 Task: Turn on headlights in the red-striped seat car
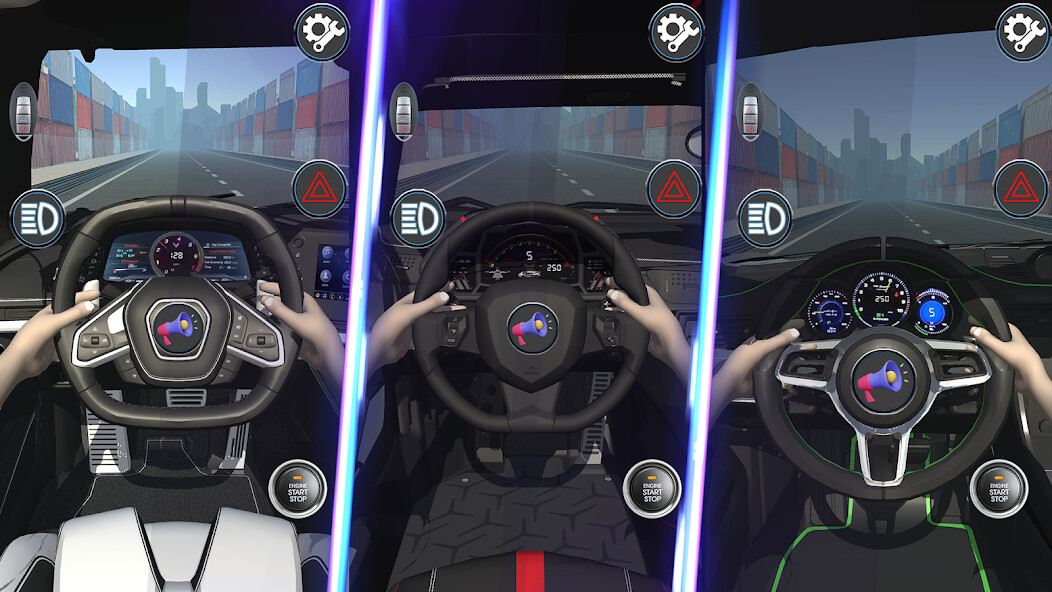pyautogui.click(x=418, y=215)
